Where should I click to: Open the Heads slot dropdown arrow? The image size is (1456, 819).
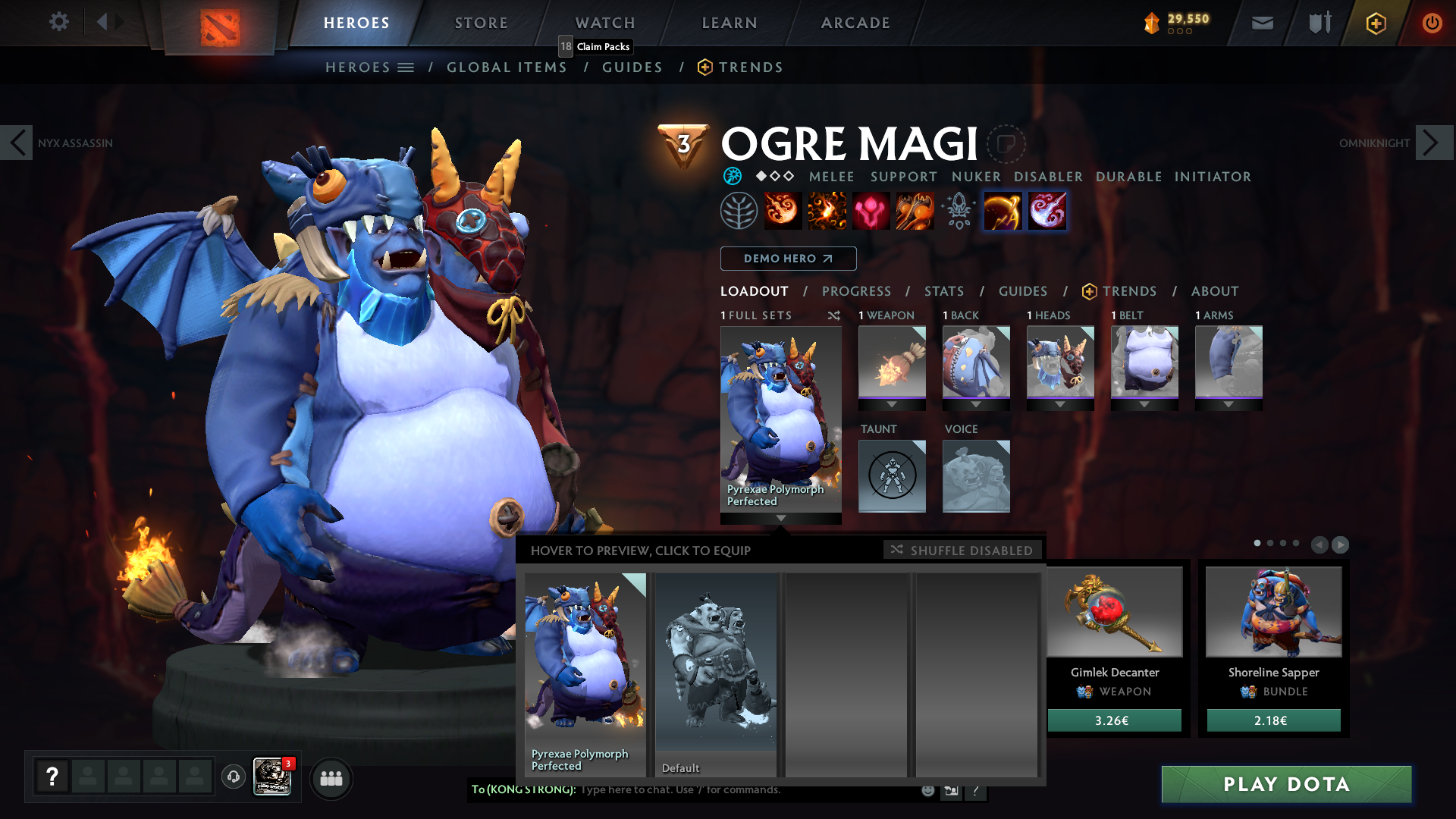[1060, 404]
